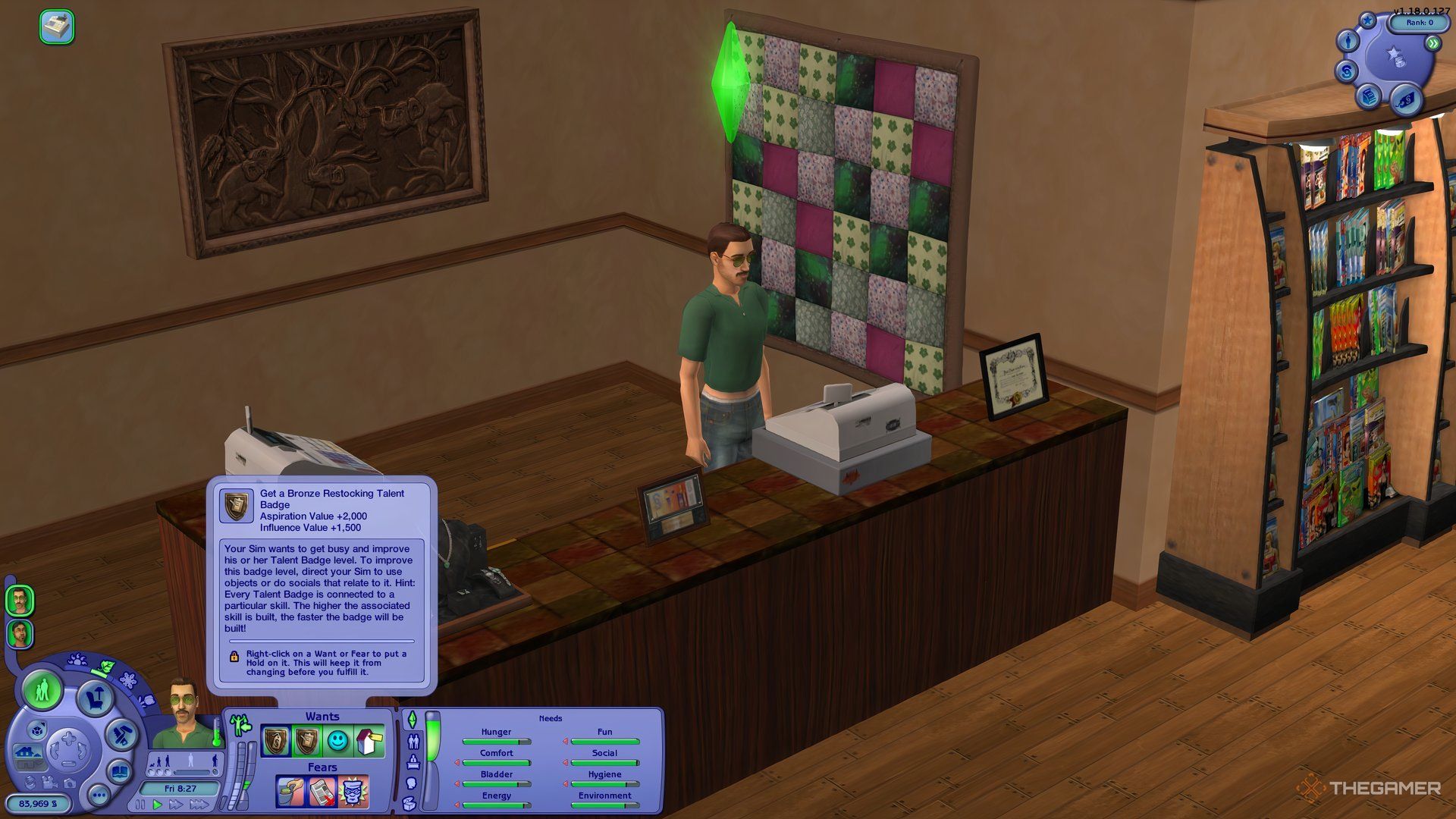Select the house with price tag want
The width and height of the screenshot is (1456, 819).
pyautogui.click(x=369, y=741)
